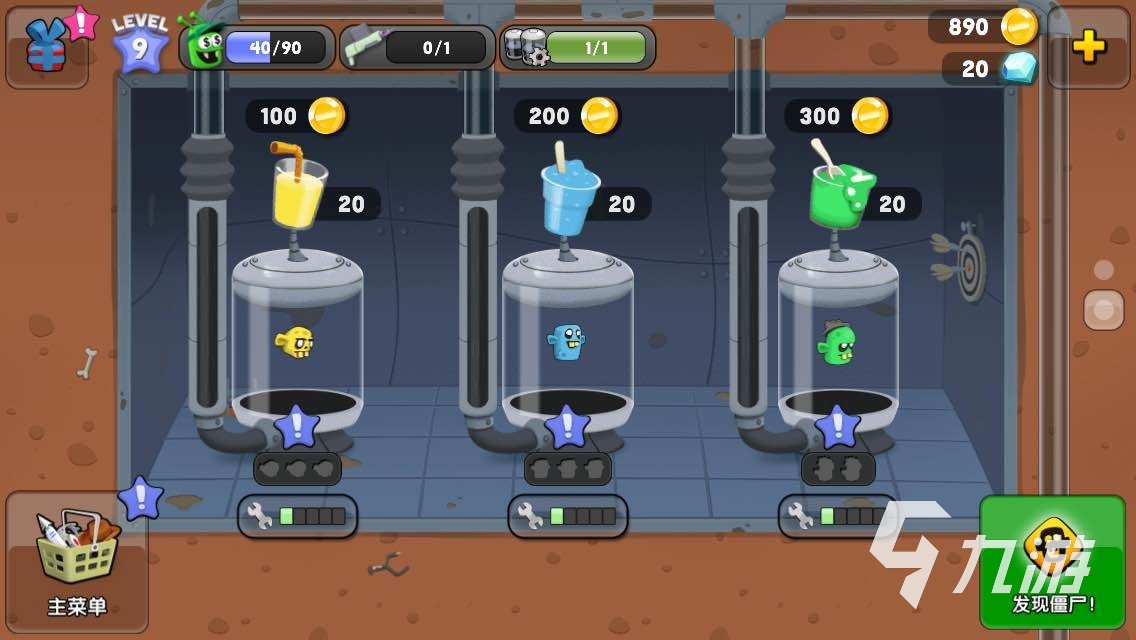Tap the floating round assistive button
Image resolution: width=1136 pixels, height=640 pixels.
[1104, 309]
